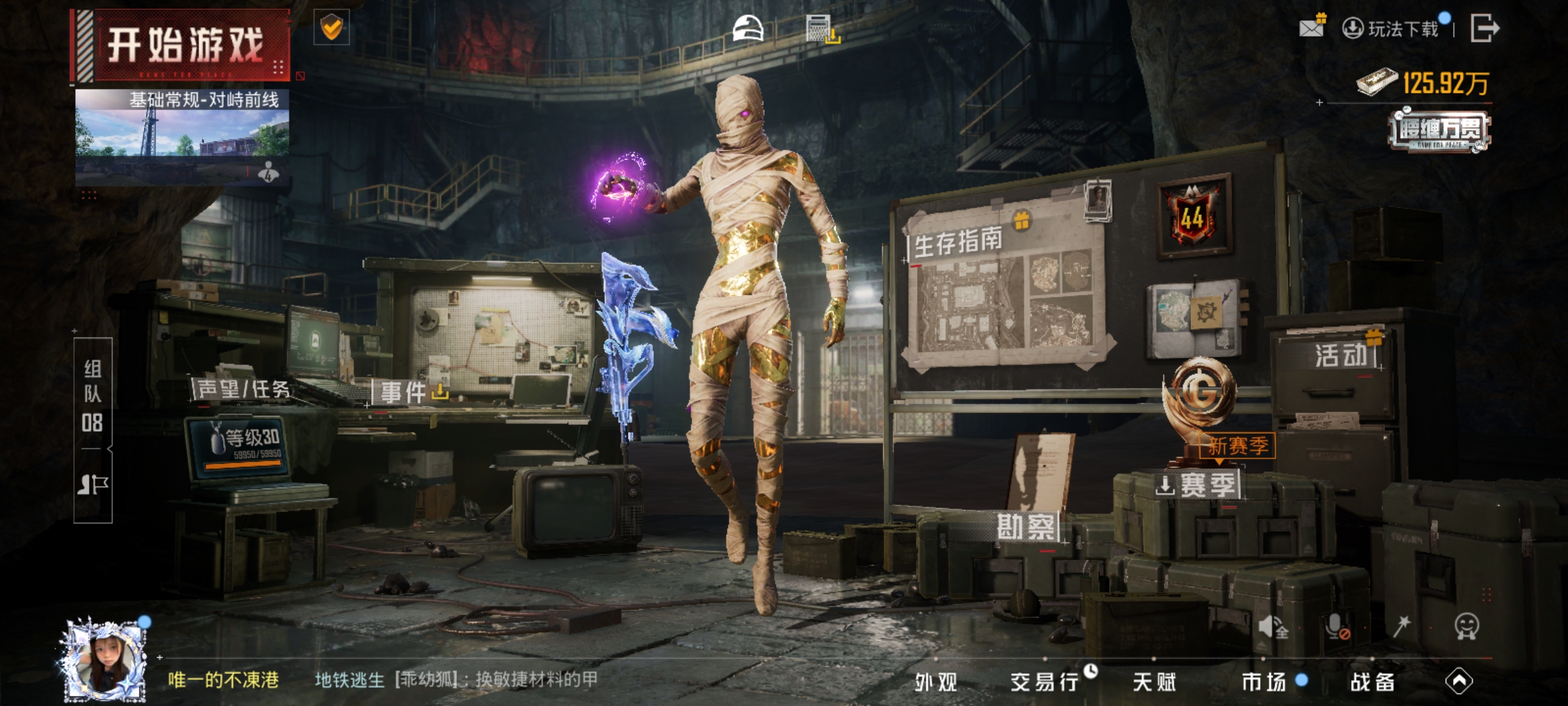Open 声望/任务 reputation and missions
This screenshot has width=1568, height=706.
tap(243, 390)
